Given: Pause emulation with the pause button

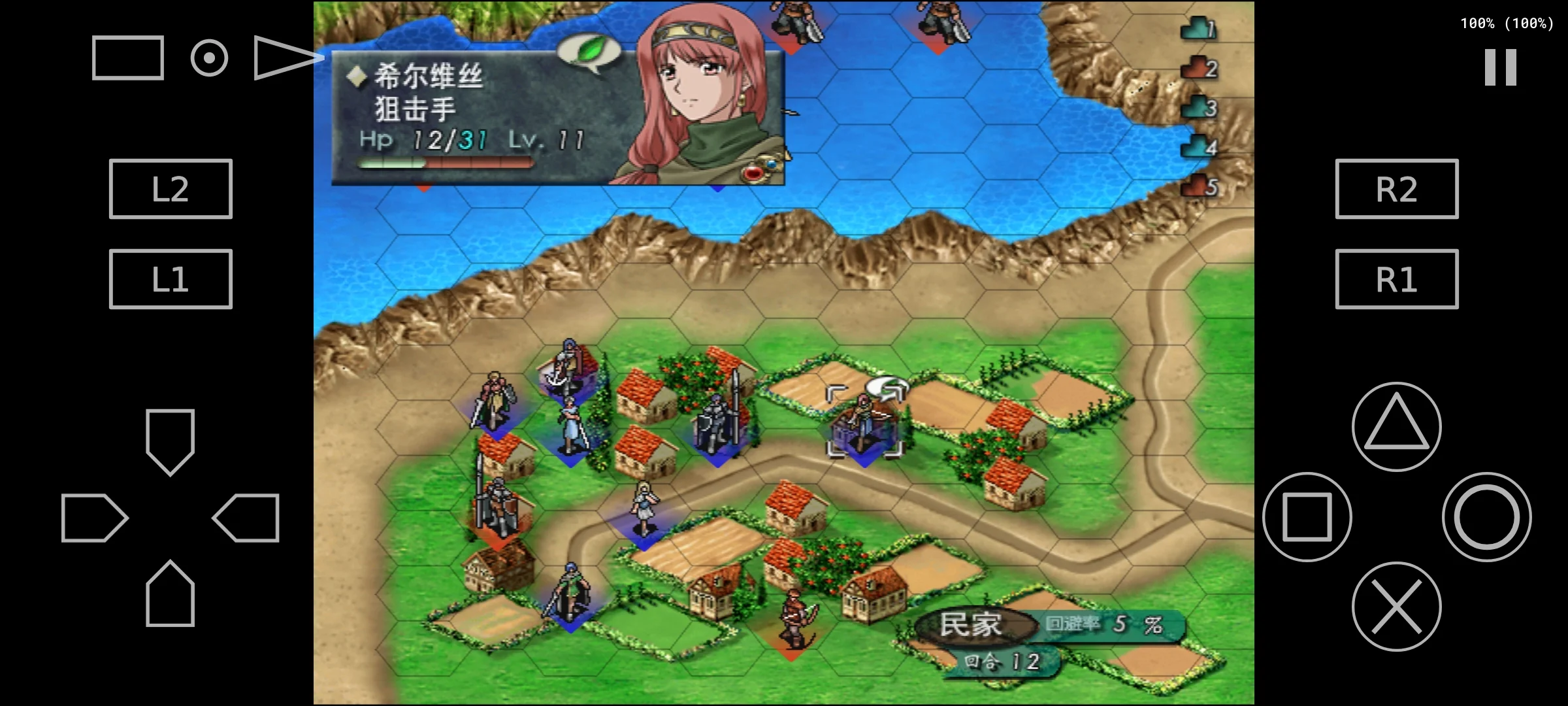Looking at the screenshot, I should pyautogui.click(x=1500, y=67).
